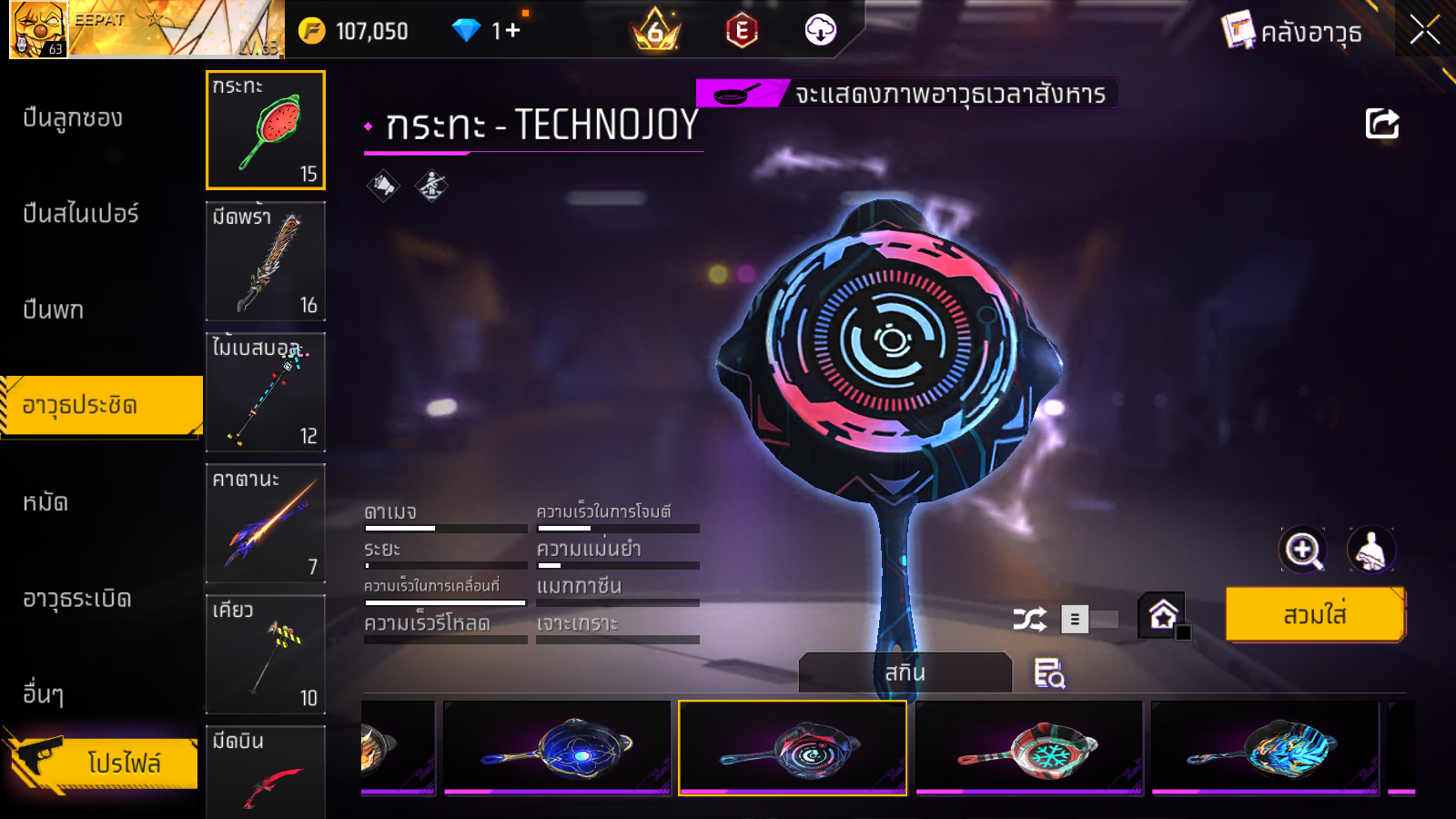The width and height of the screenshot is (1456, 819).
Task: Equip skin with the สวมใส่ button
Action: pos(1315,615)
